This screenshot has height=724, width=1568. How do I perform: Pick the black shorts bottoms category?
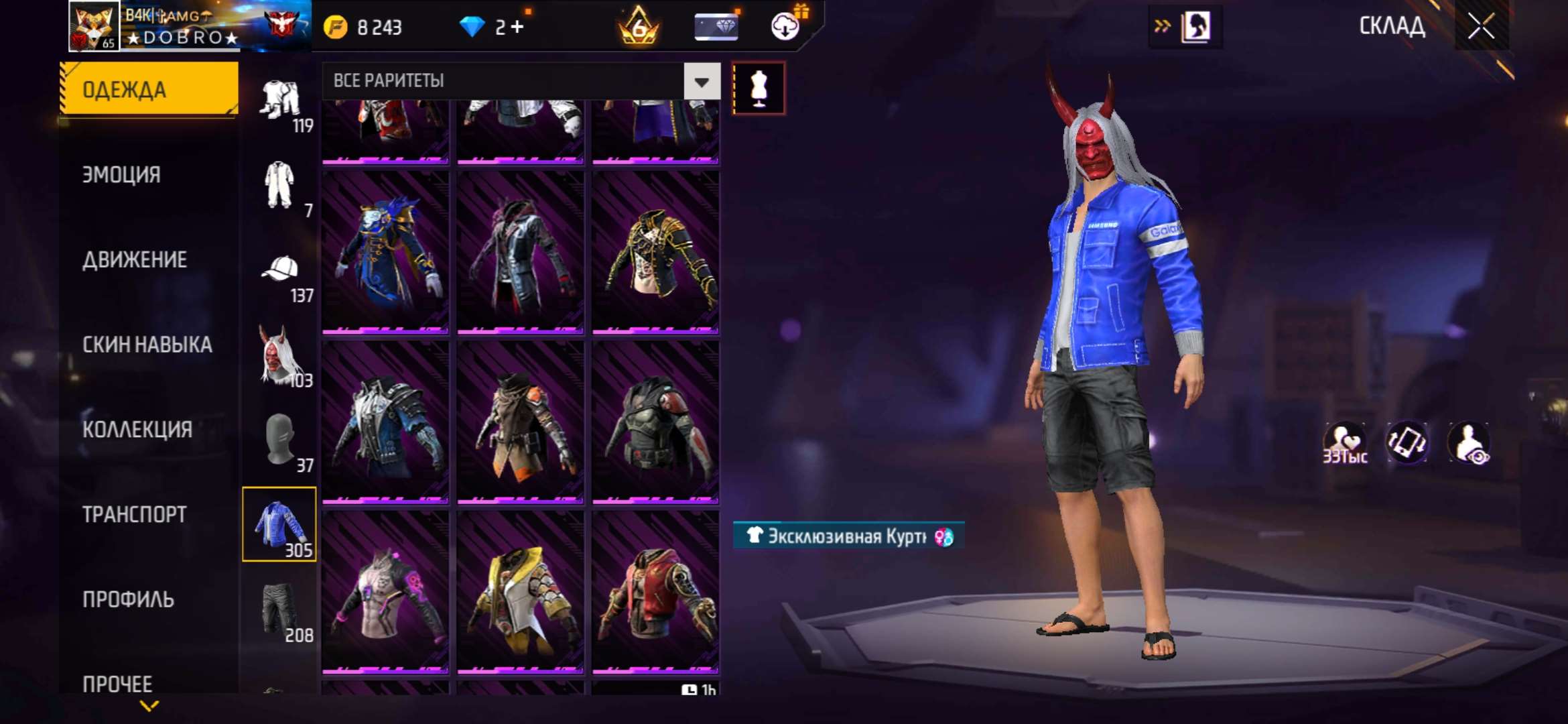click(x=280, y=610)
